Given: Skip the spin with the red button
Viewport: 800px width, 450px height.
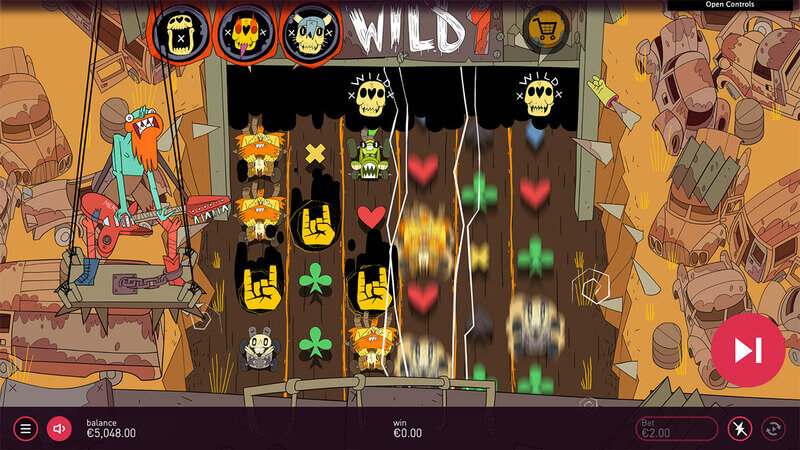Looking at the screenshot, I should (748, 350).
